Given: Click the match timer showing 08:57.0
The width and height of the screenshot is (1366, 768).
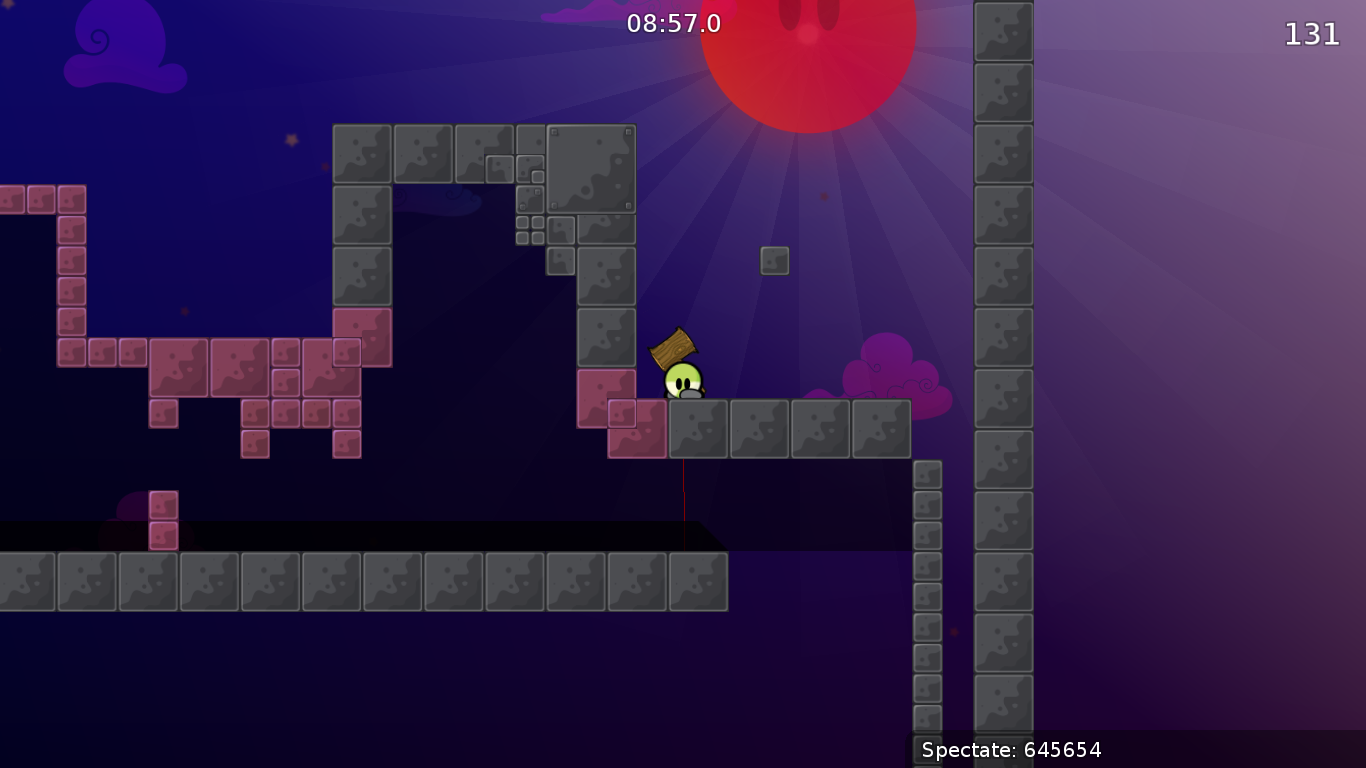Looking at the screenshot, I should pyautogui.click(x=673, y=23).
